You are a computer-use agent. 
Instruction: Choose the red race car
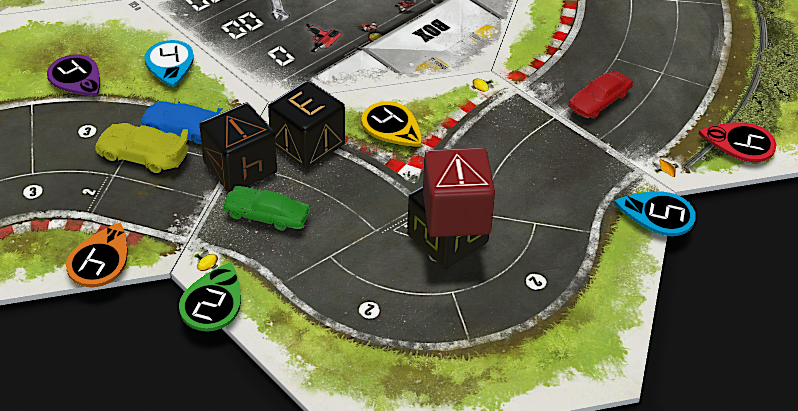603,92
